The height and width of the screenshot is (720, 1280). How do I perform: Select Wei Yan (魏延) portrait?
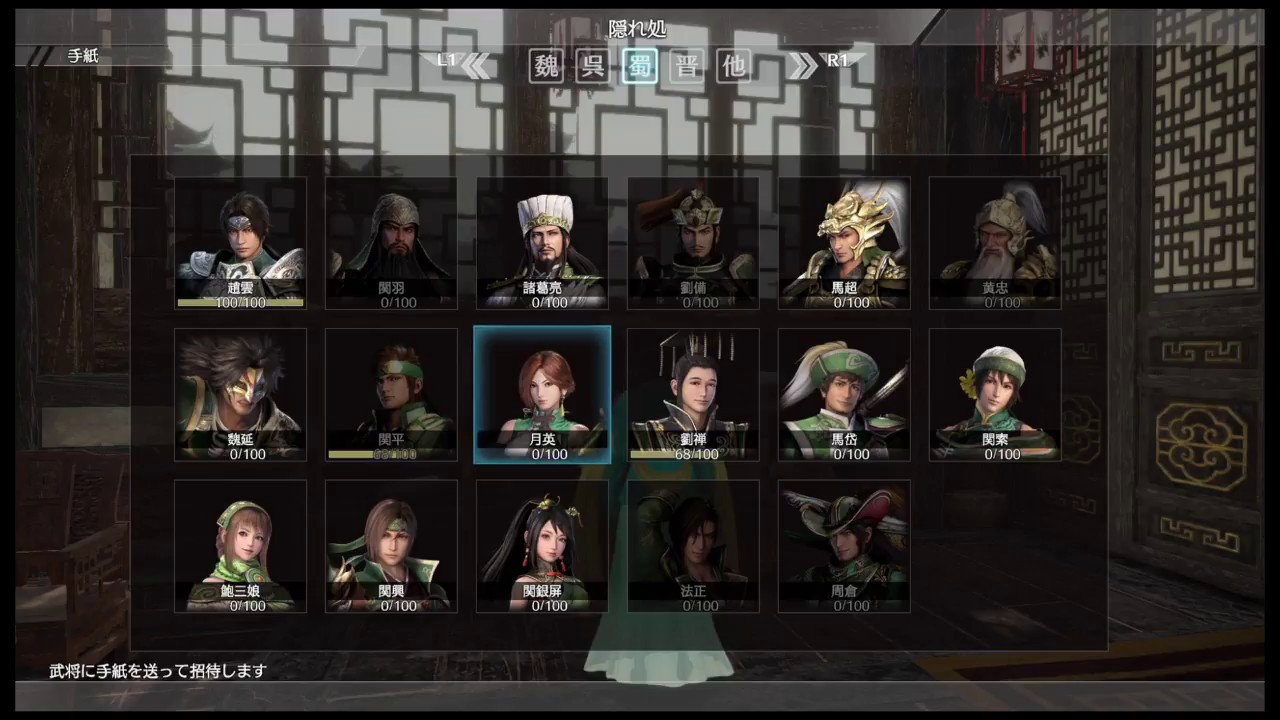[x=240, y=393]
